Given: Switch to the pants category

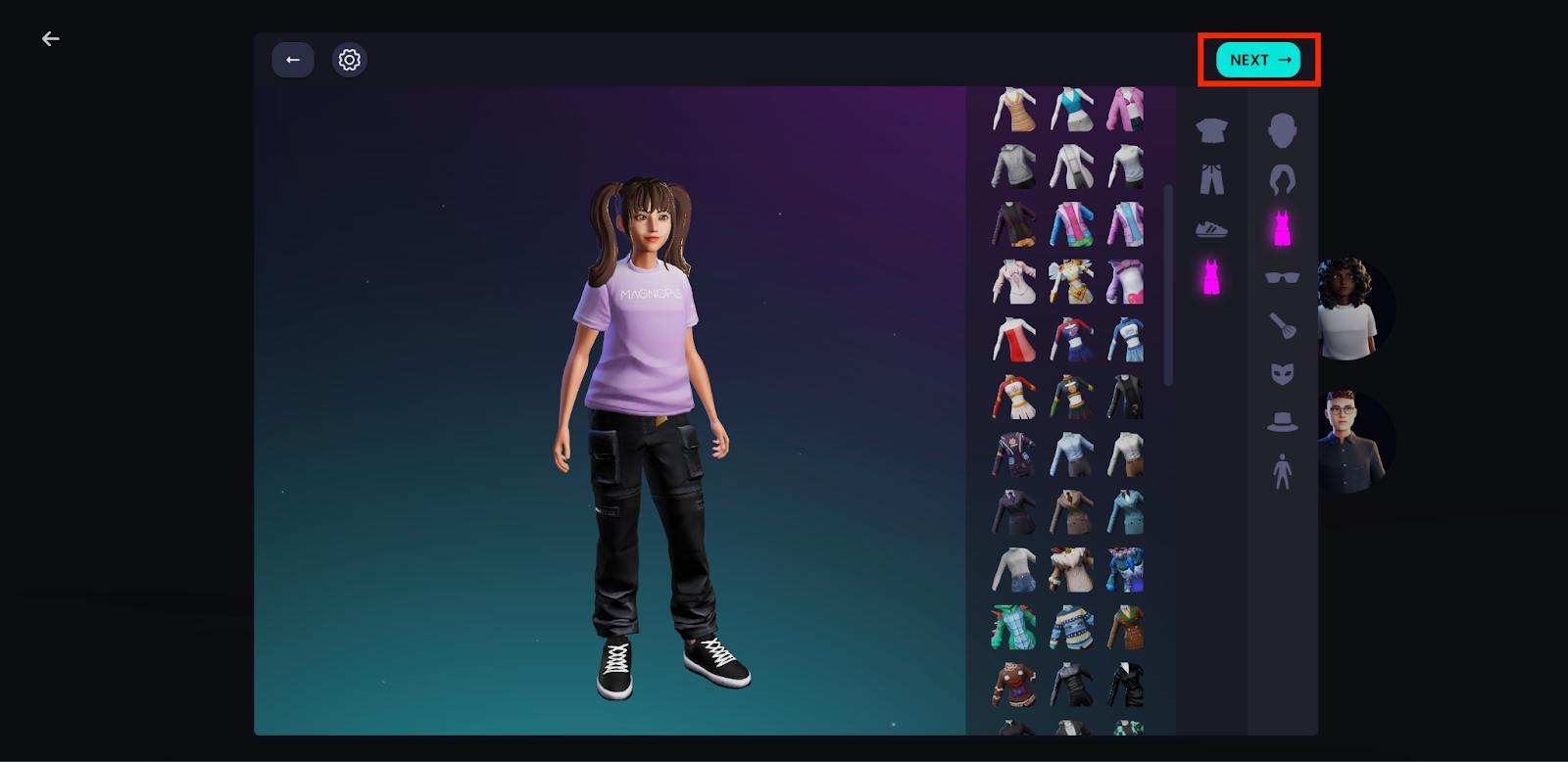Looking at the screenshot, I should (x=1211, y=179).
